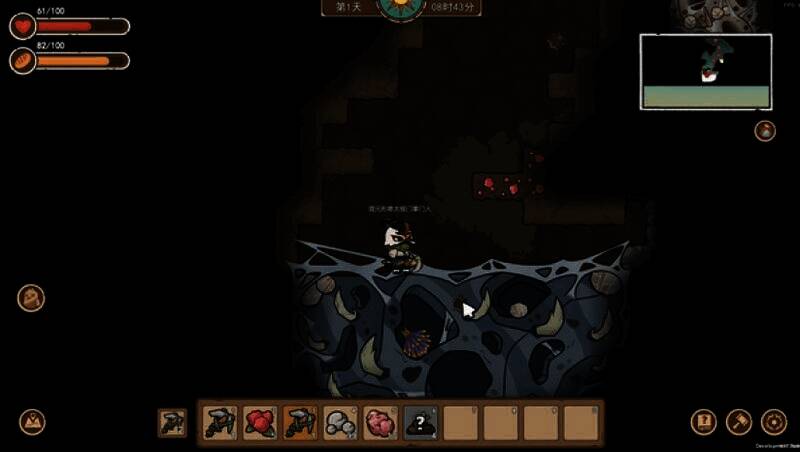This screenshot has width=800, height=452.
Task: Open the hammer crafting menu
Action: 739,422
